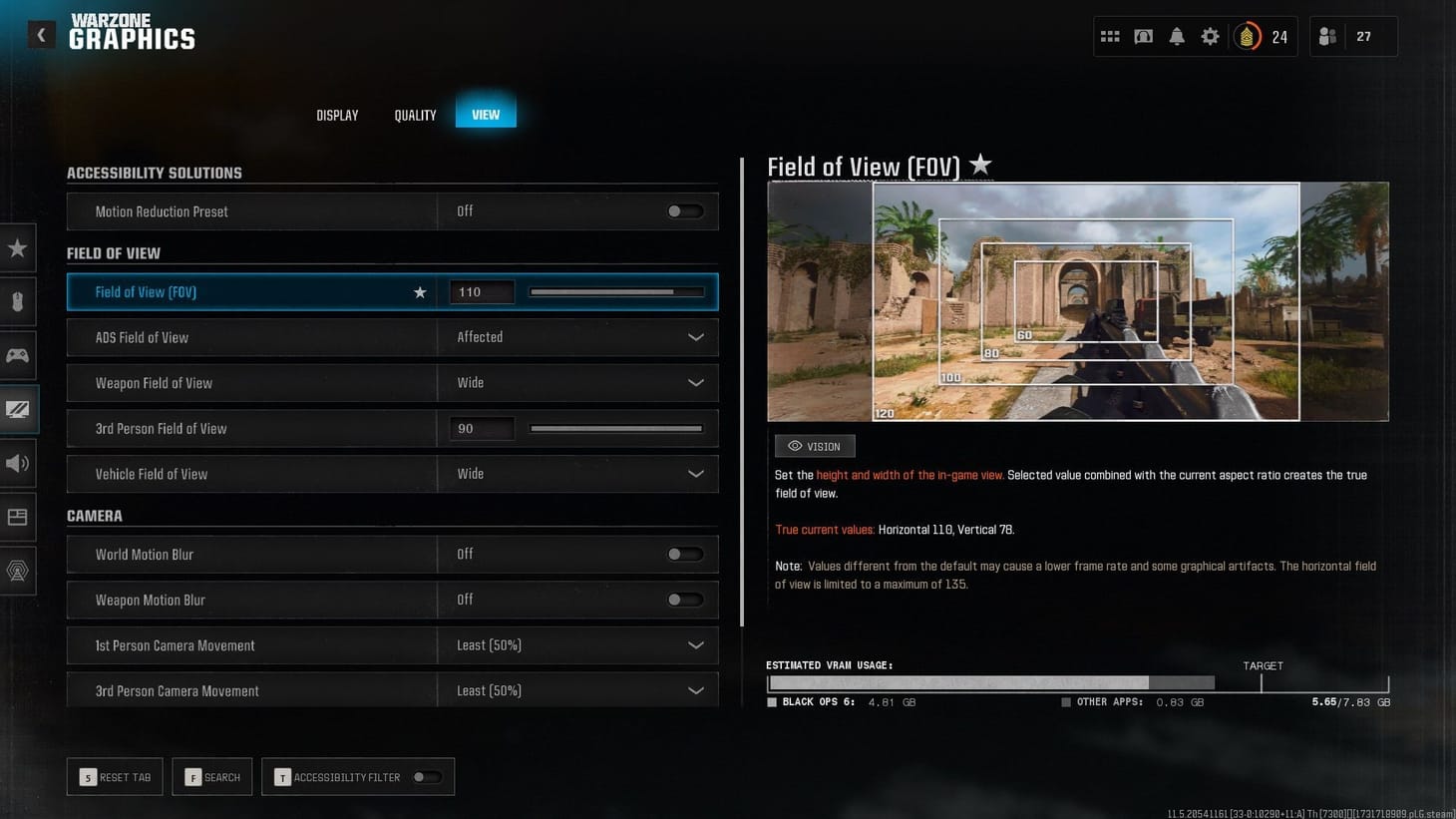Click the VISION preview button
Viewport: 1456px width, 819px height.
[x=815, y=446]
